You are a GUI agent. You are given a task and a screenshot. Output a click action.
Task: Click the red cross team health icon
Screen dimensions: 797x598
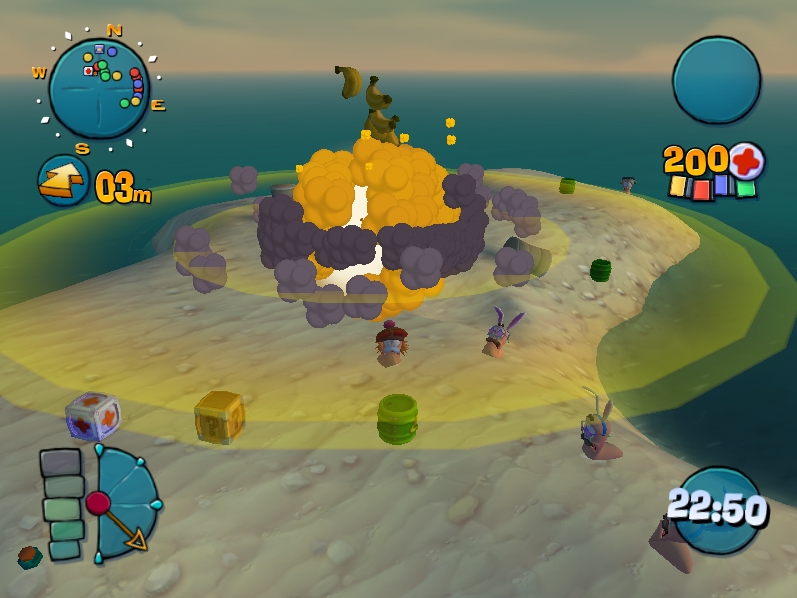click(746, 159)
